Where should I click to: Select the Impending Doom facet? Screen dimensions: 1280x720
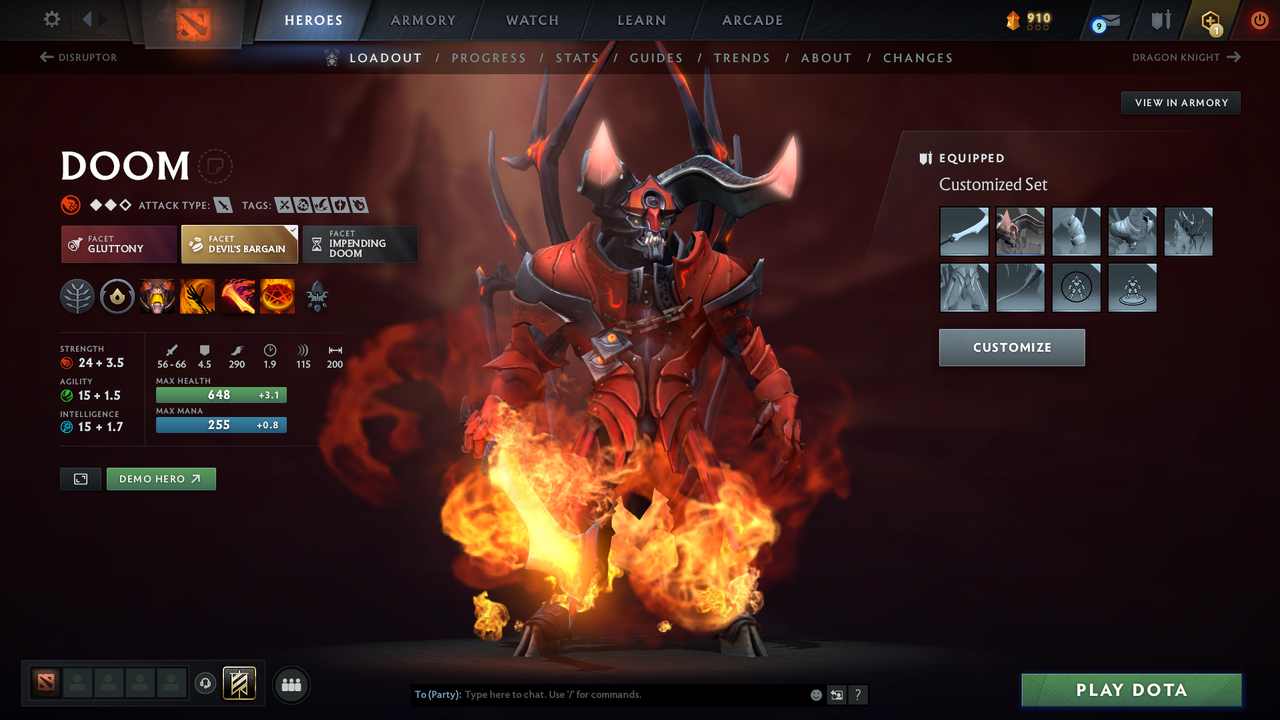click(360, 243)
